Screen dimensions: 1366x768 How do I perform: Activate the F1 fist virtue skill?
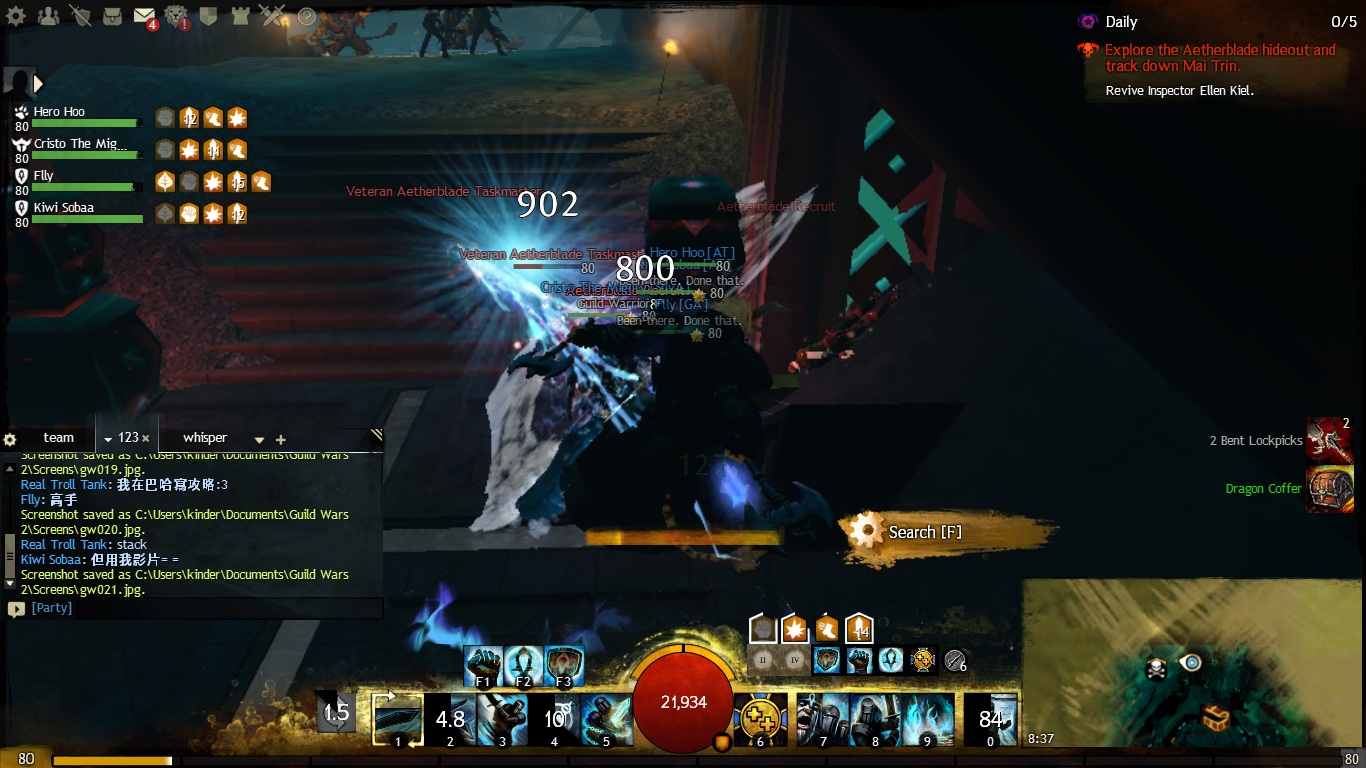point(484,666)
